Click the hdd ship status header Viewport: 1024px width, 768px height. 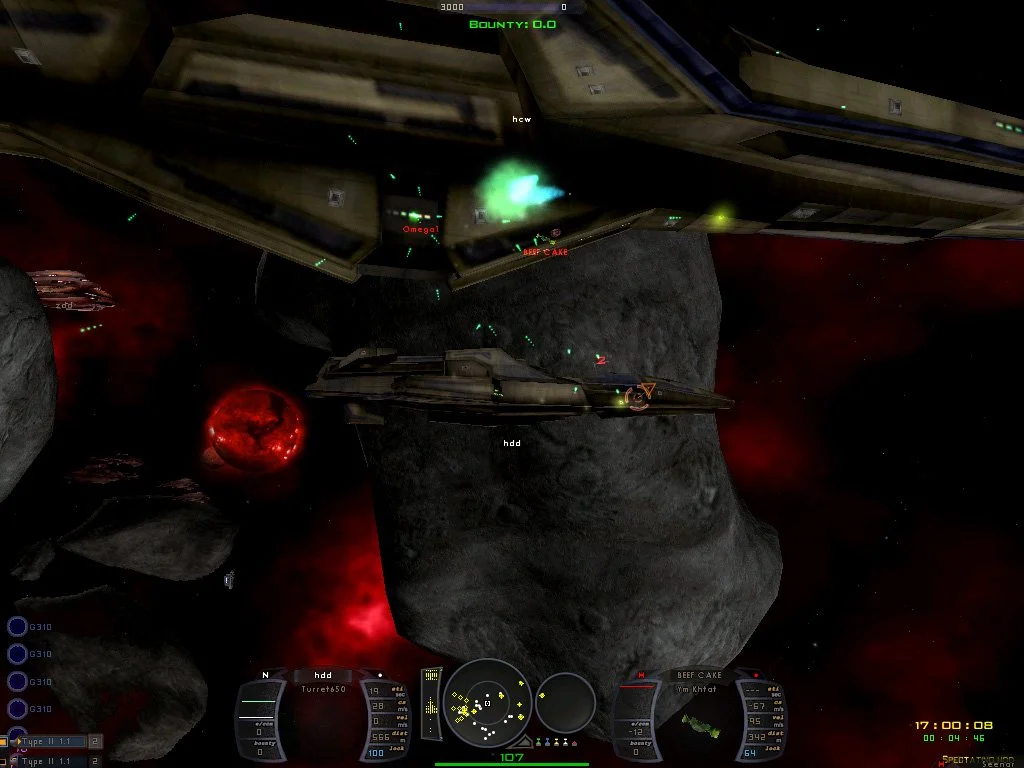pos(322,675)
